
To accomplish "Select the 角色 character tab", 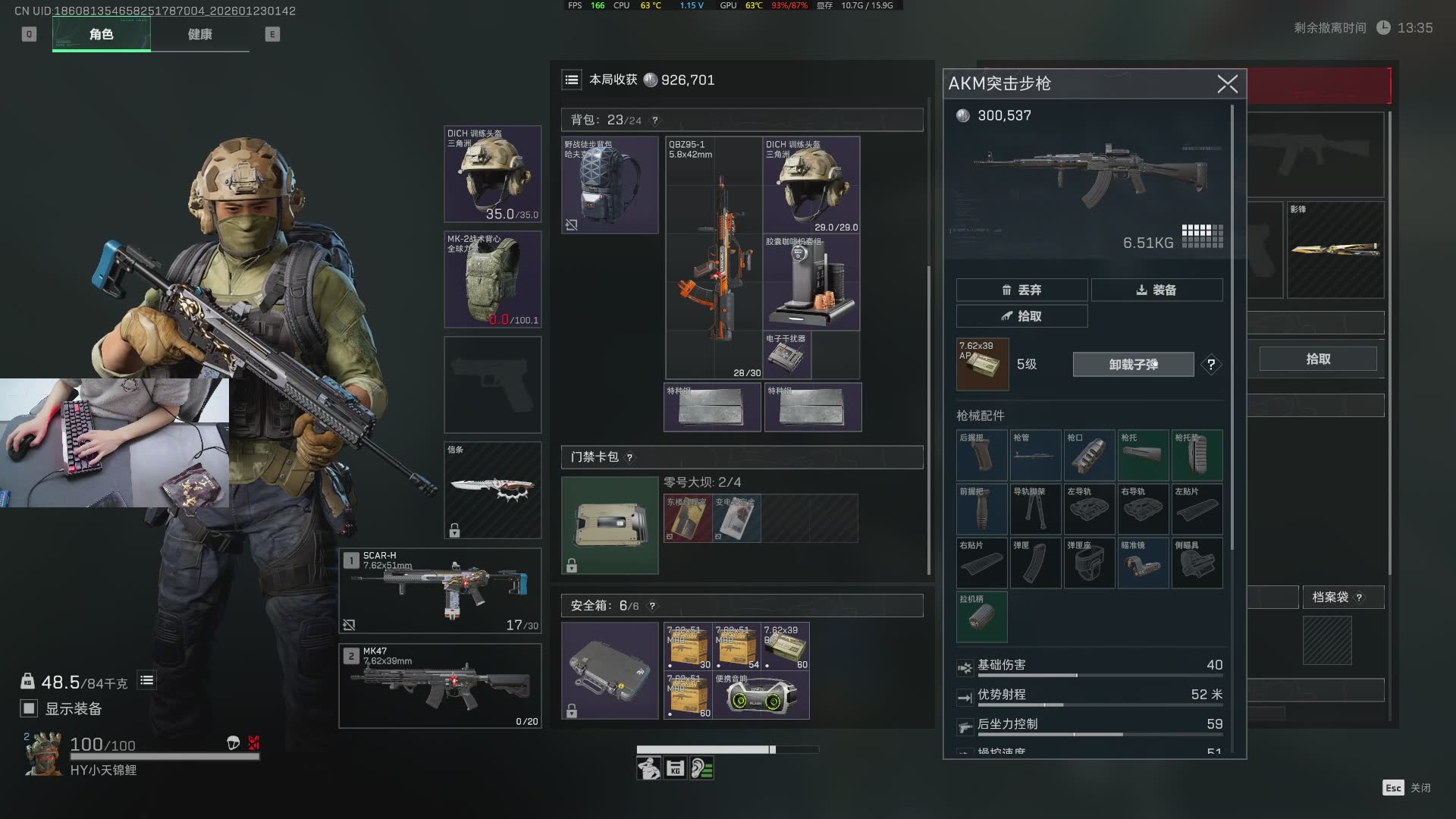I will pos(101,34).
